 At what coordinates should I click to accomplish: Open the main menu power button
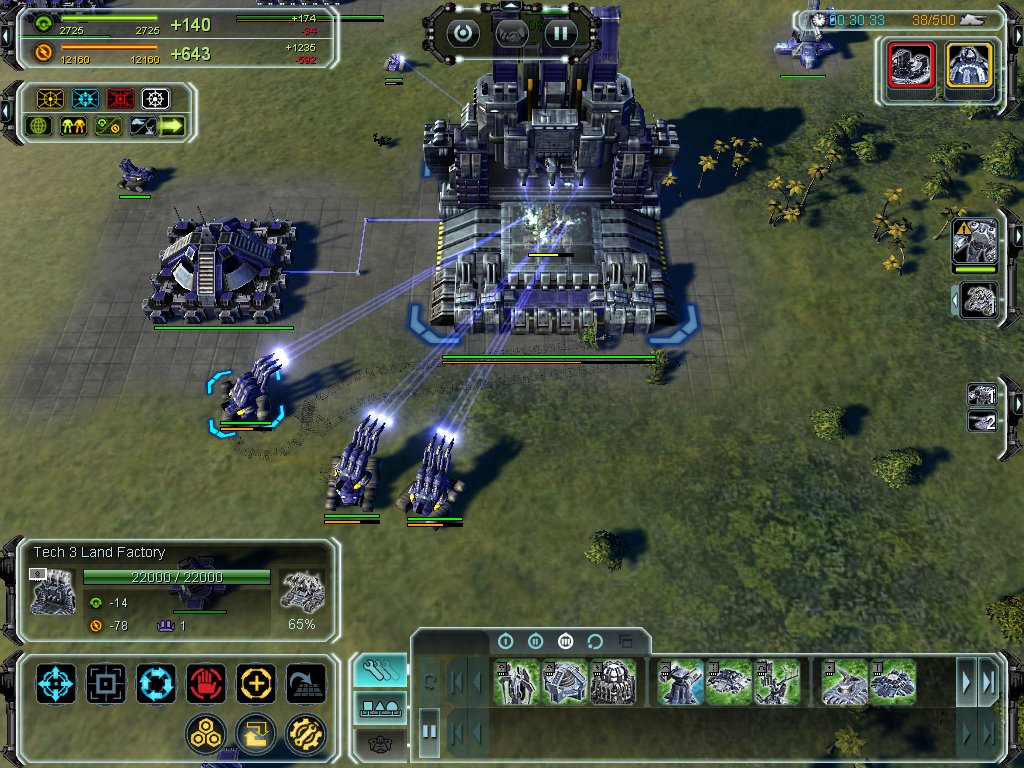(x=462, y=32)
